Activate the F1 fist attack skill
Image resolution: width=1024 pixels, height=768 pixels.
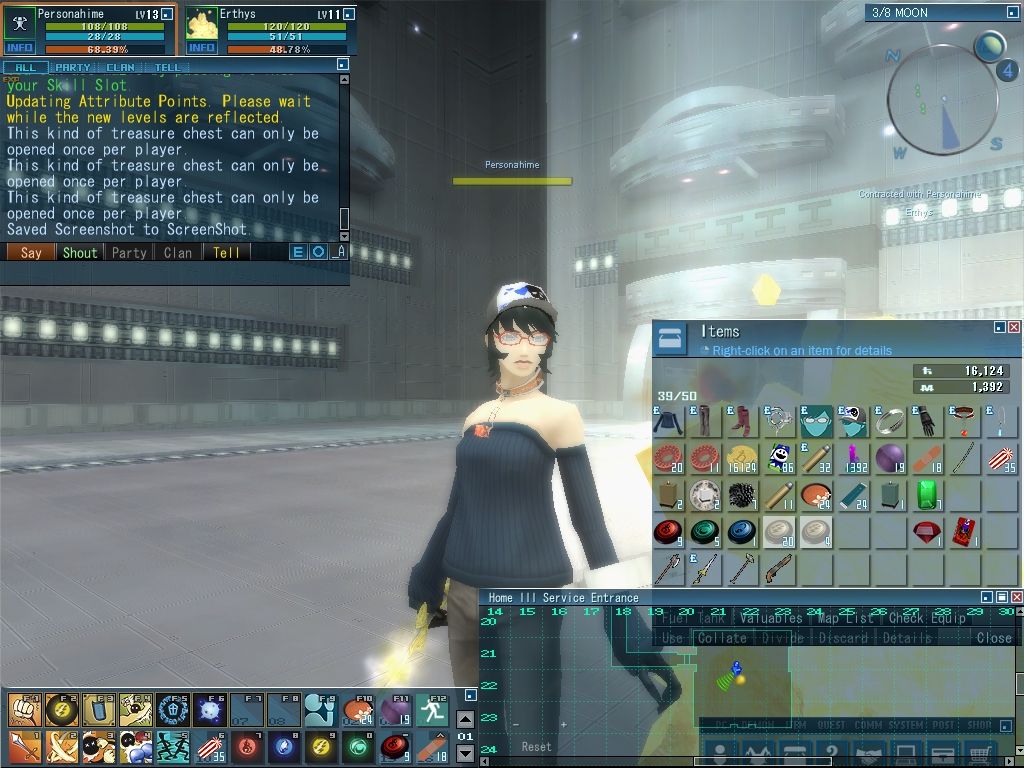[x=24, y=709]
